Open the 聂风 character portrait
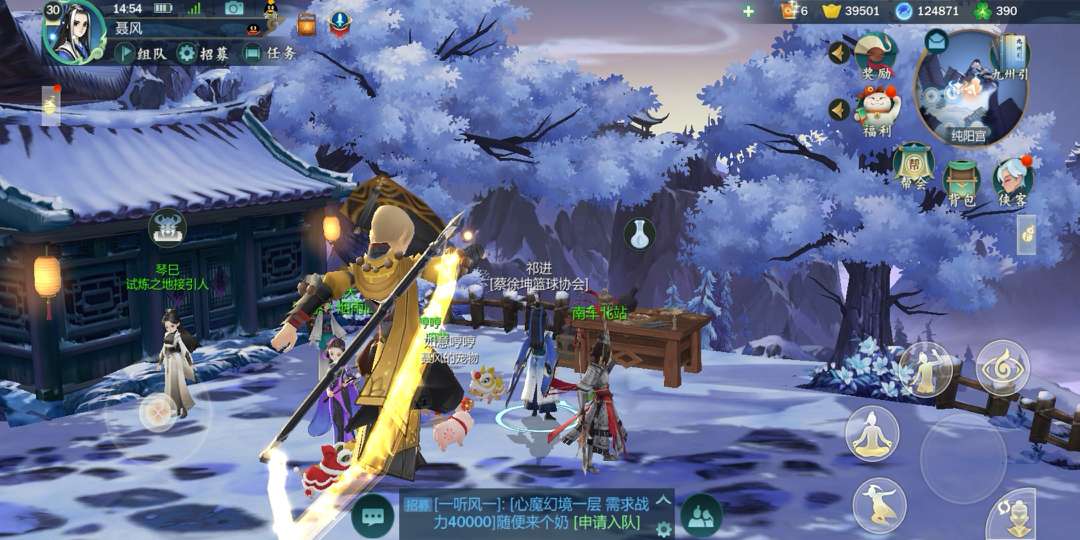 pos(73,31)
